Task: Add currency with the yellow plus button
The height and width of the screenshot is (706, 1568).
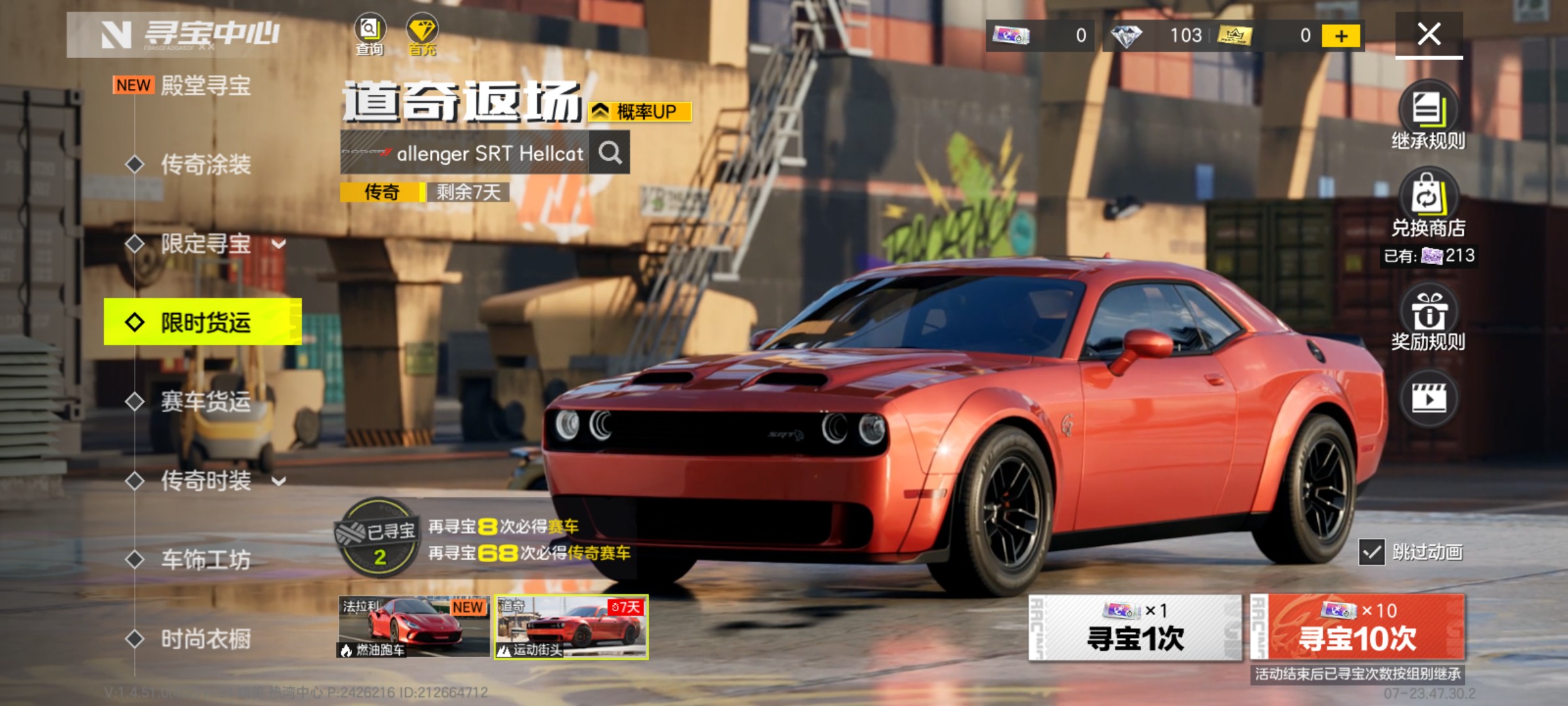Action: [x=1341, y=36]
